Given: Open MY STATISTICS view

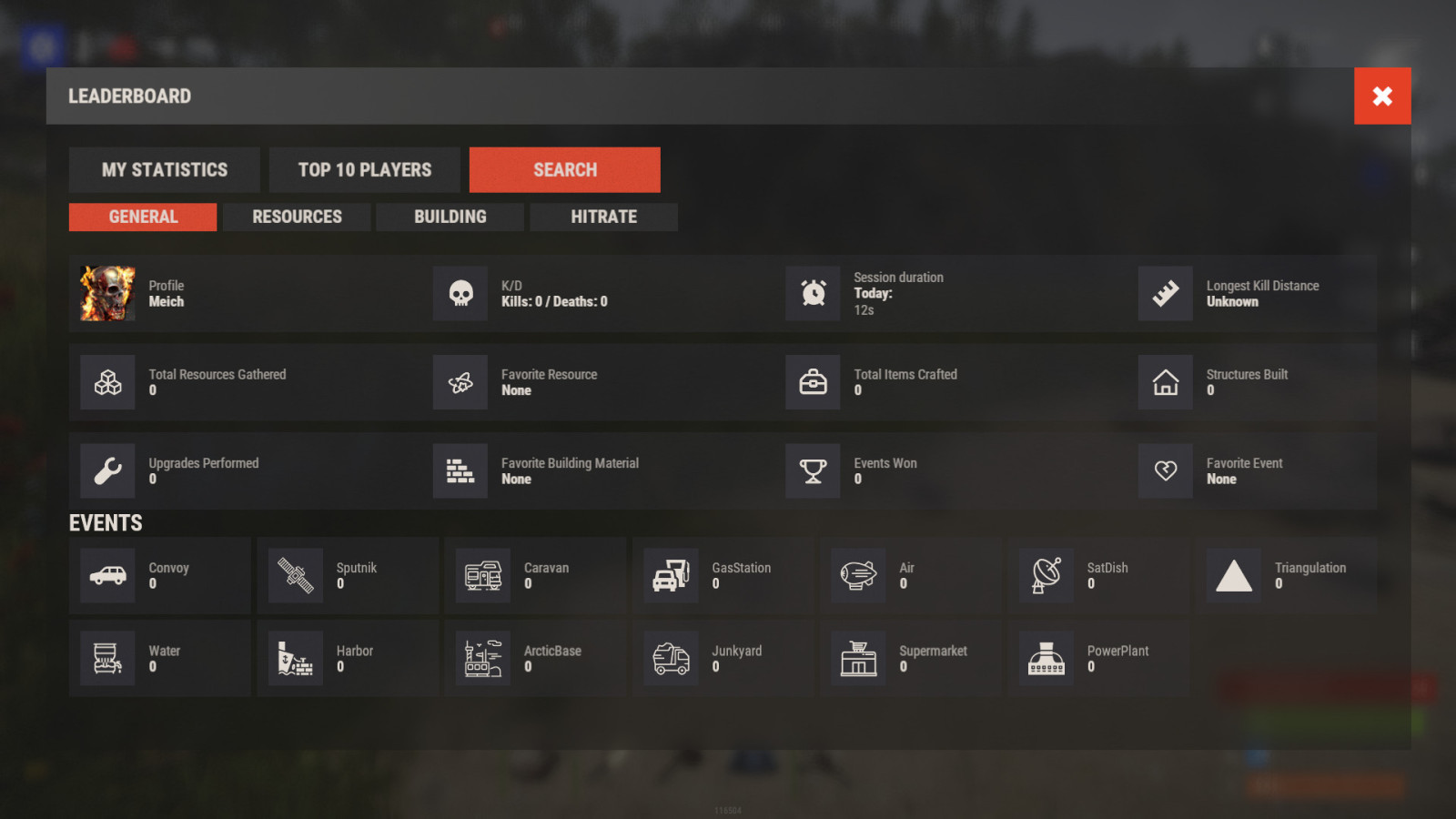Looking at the screenshot, I should tap(164, 169).
